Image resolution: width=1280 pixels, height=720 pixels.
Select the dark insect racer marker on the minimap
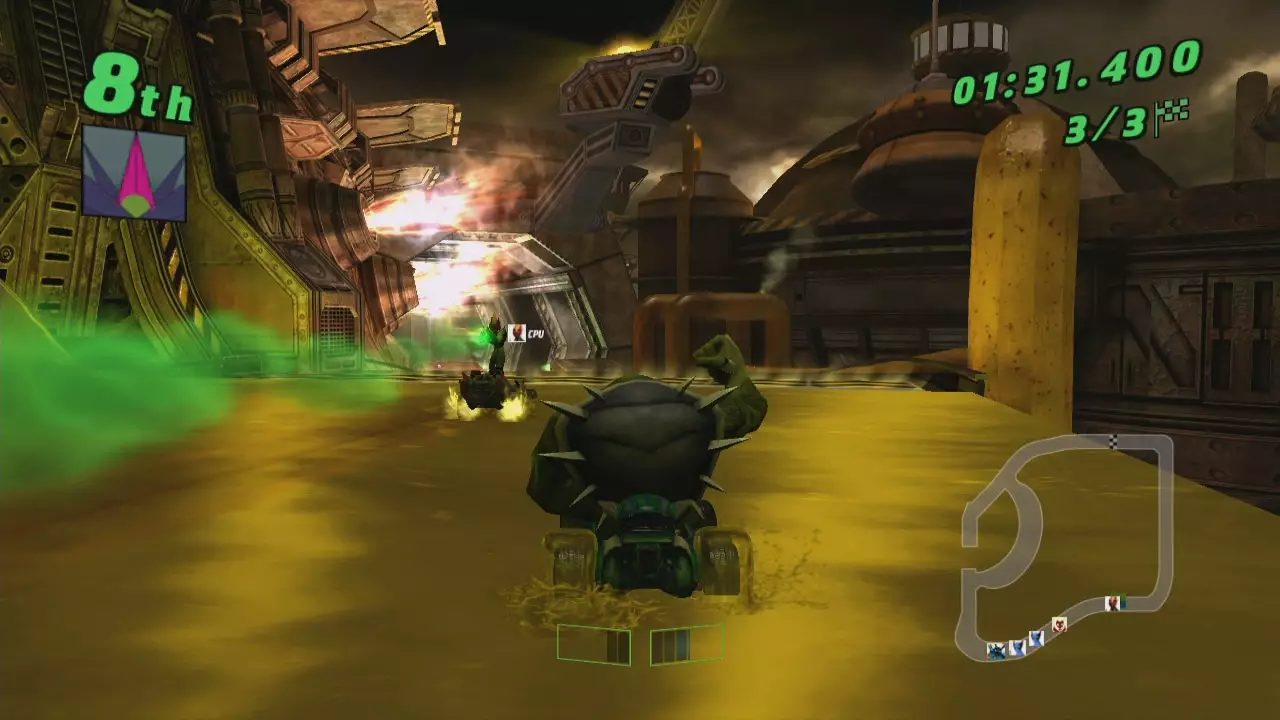click(996, 651)
